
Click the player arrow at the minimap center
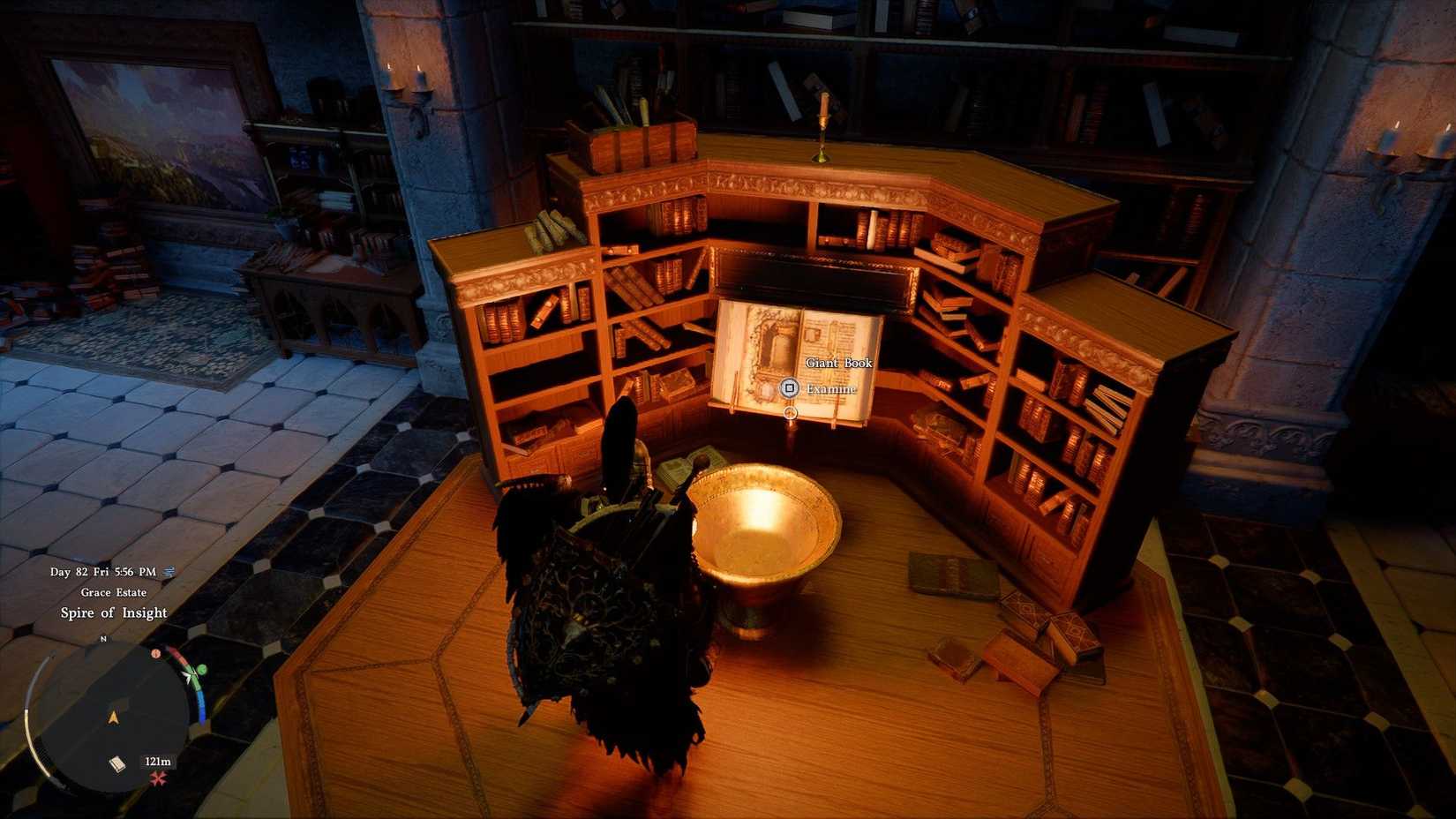[113, 716]
